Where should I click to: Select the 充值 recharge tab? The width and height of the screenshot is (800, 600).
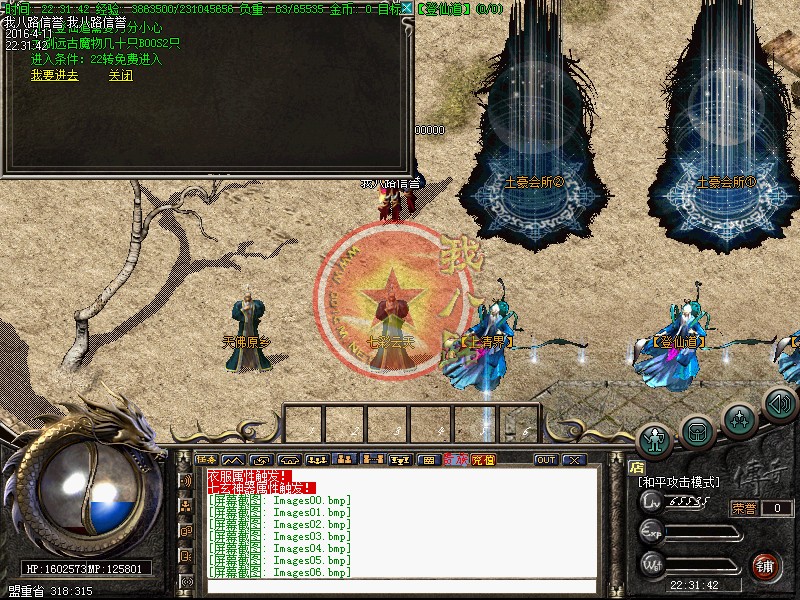pyautogui.click(x=483, y=459)
